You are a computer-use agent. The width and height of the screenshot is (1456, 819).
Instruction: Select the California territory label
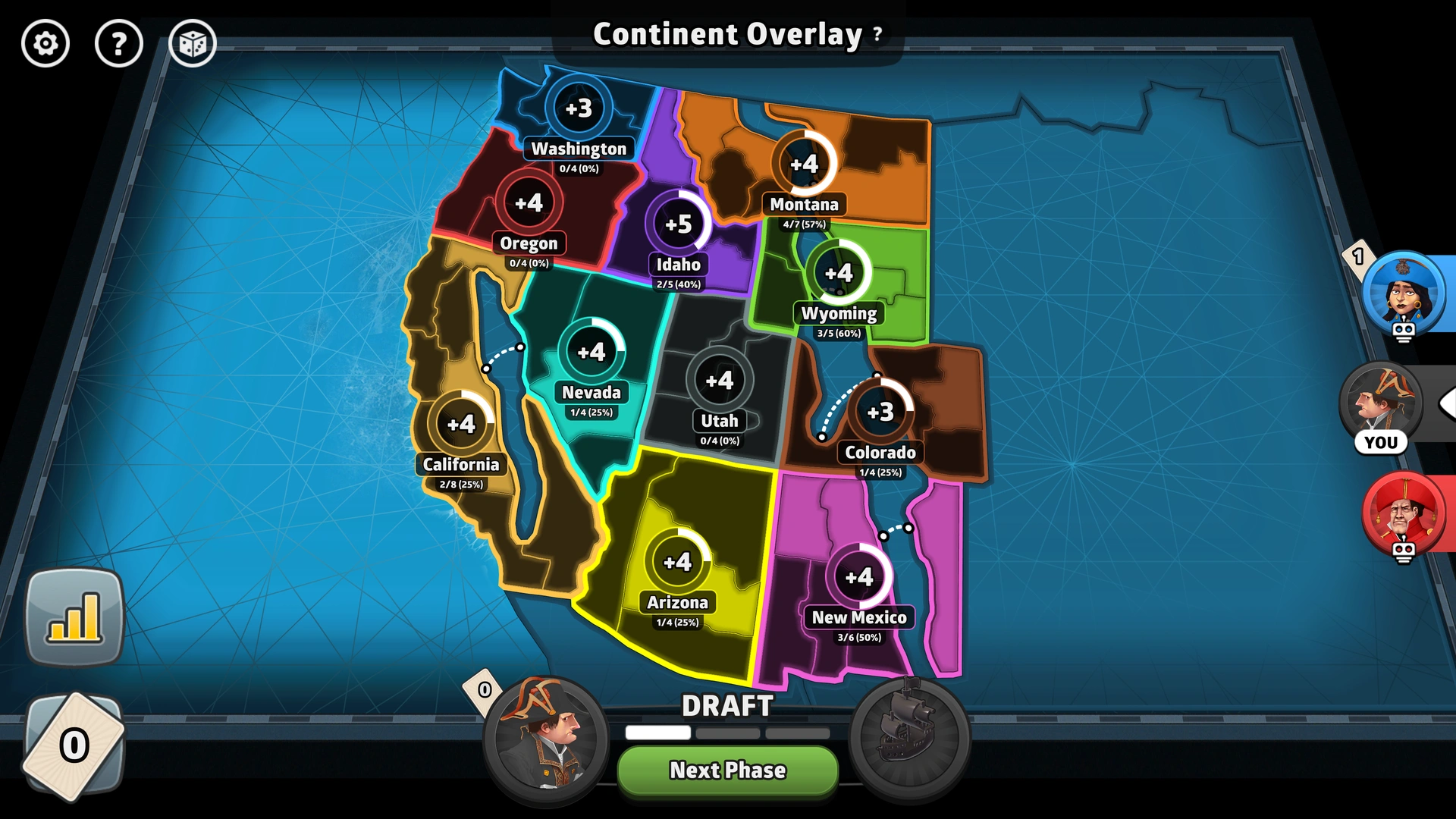point(462,465)
